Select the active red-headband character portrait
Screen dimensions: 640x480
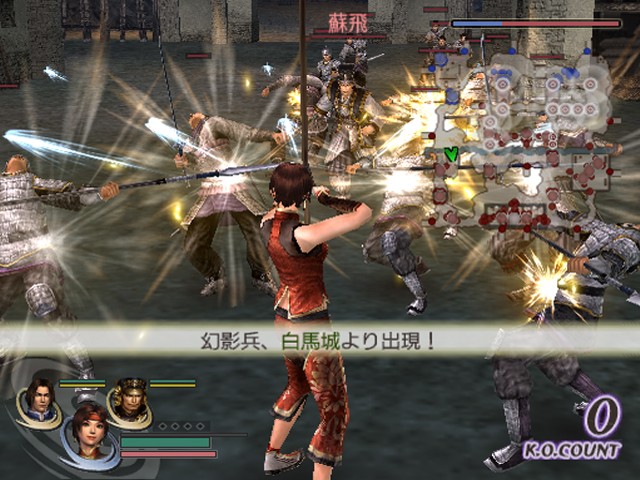point(87,431)
